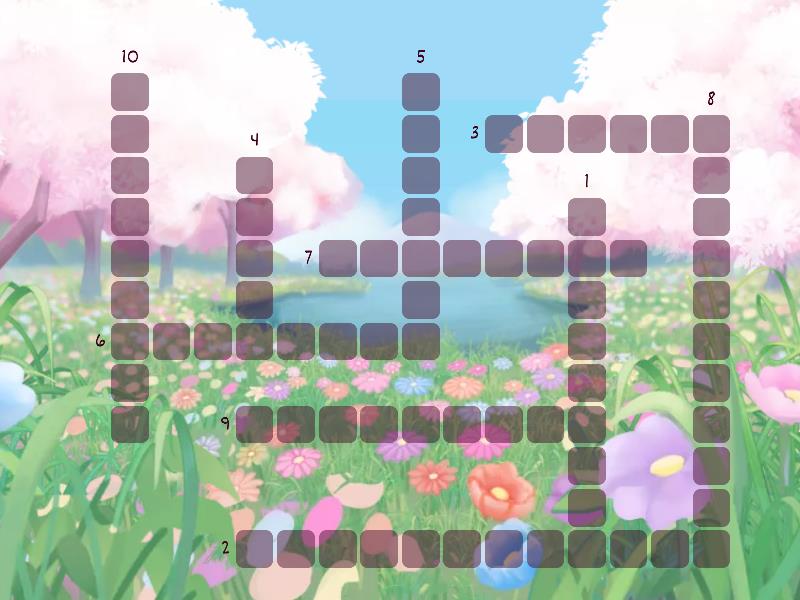Select the square where words 7 and 5 cross

pos(421,258)
